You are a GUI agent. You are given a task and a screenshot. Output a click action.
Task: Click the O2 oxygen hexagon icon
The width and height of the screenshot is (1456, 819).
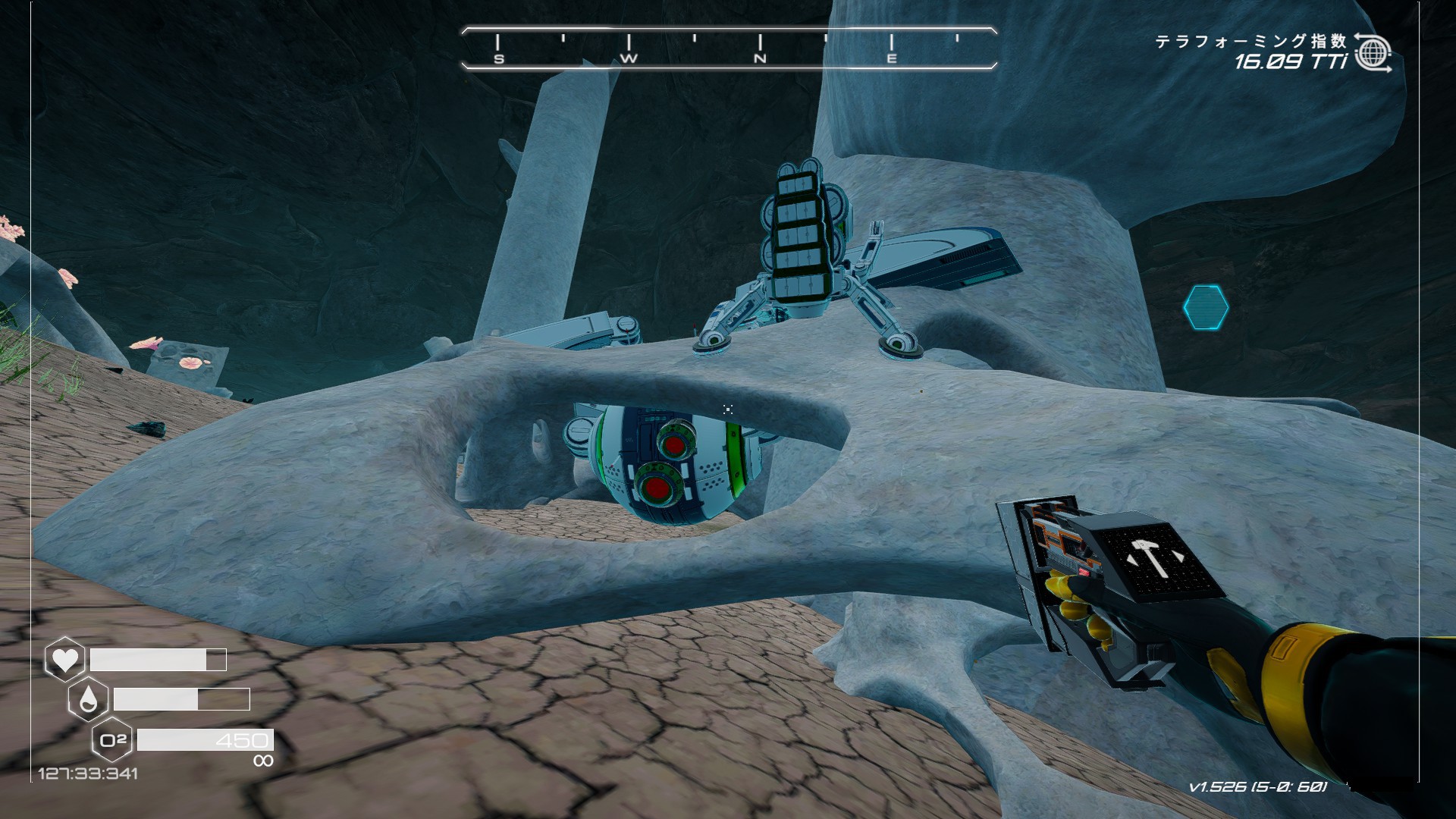pos(112,739)
